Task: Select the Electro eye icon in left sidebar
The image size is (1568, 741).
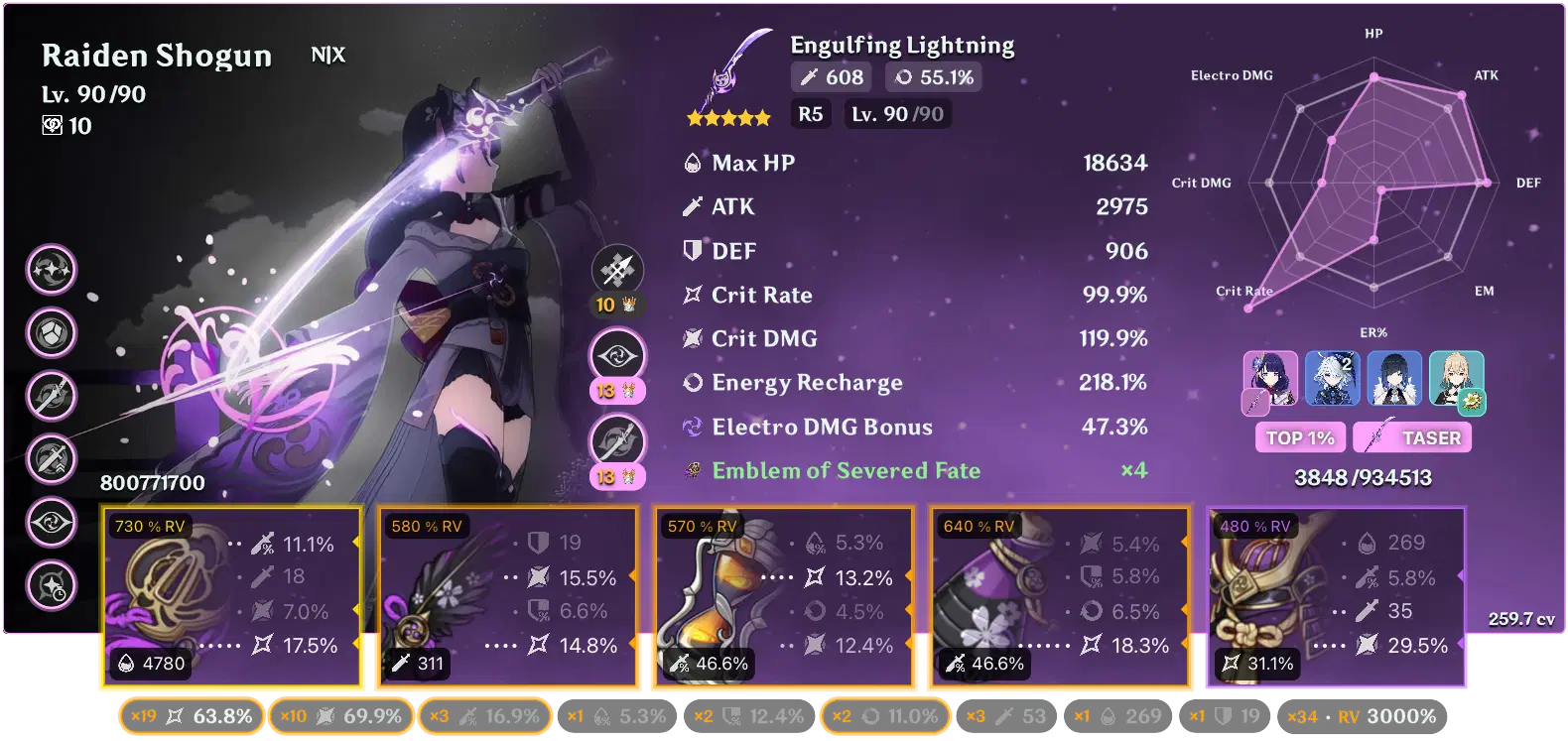Action: click(x=51, y=523)
